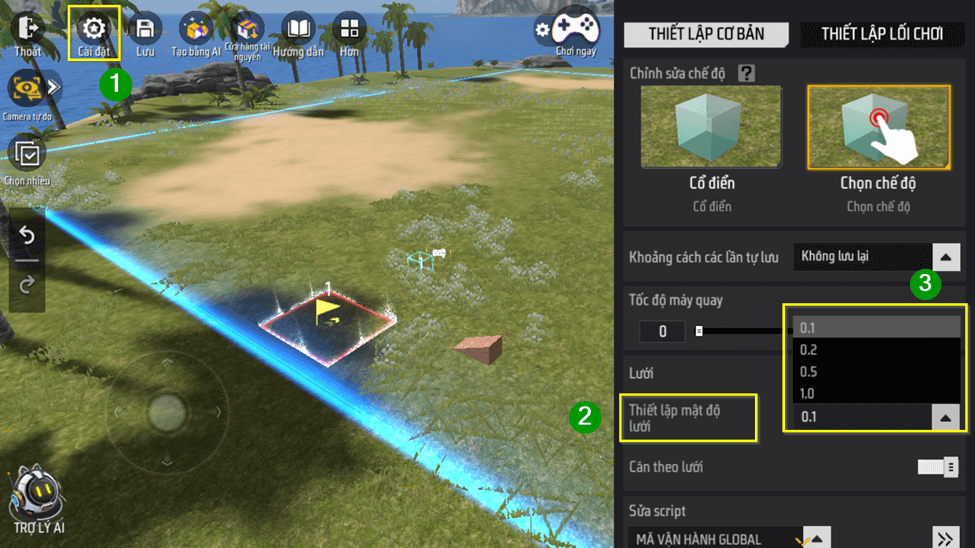The height and width of the screenshot is (548, 975).
Task: Open Tạo bằng AI tool
Action: [196, 33]
